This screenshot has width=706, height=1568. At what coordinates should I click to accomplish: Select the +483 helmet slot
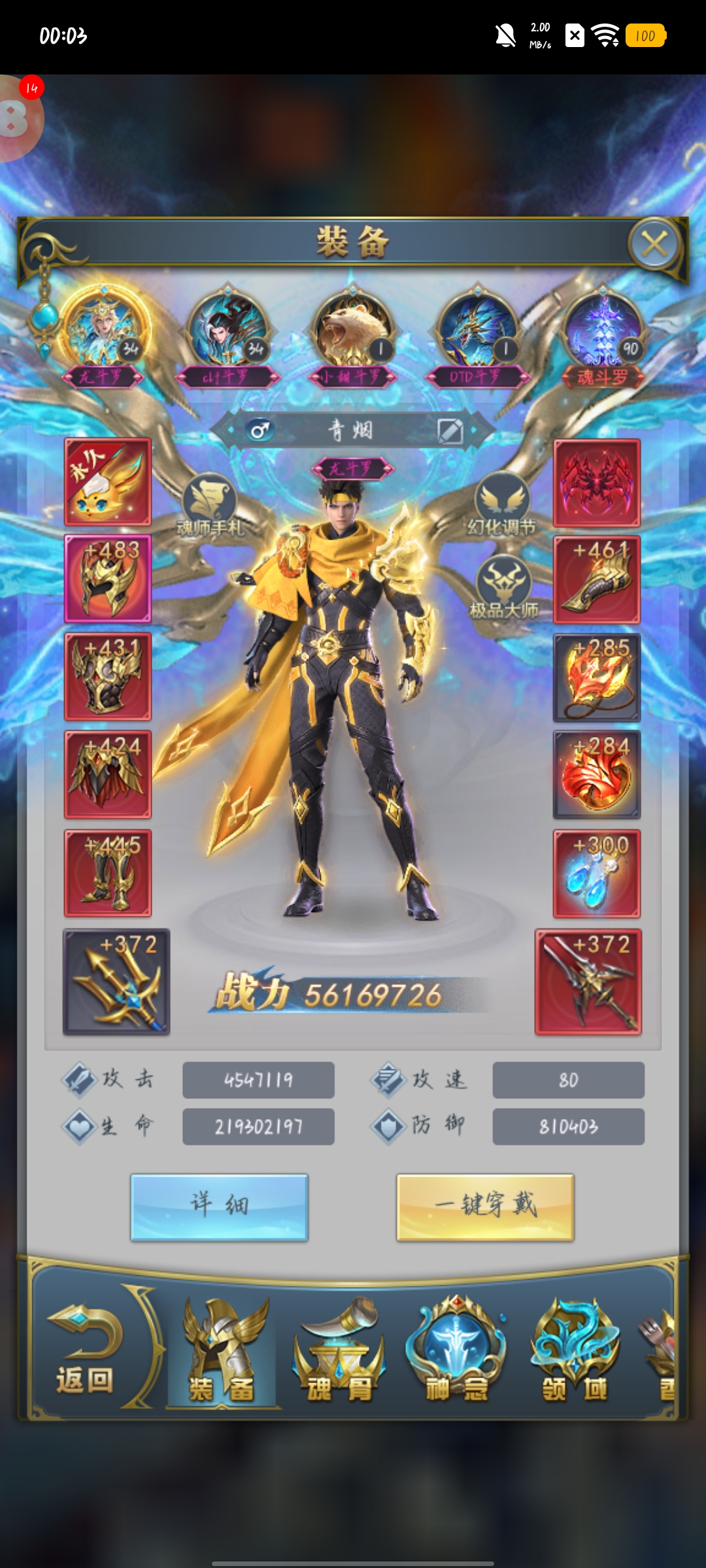coord(108,578)
